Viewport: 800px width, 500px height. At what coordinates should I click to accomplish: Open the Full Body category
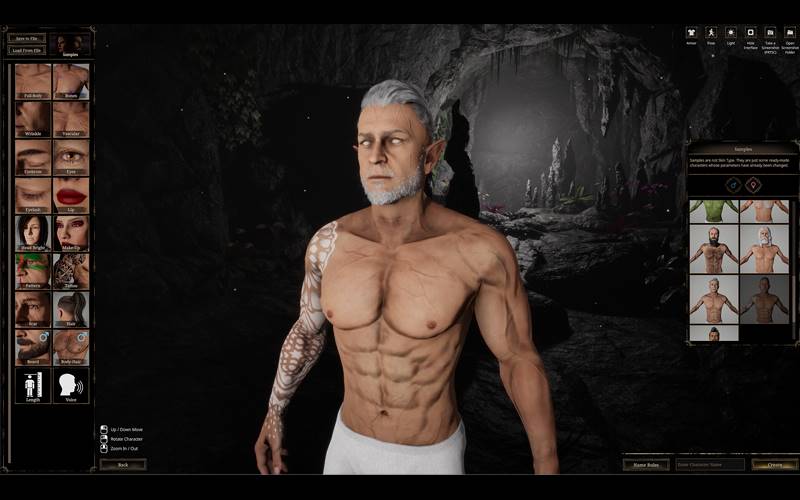tap(33, 82)
